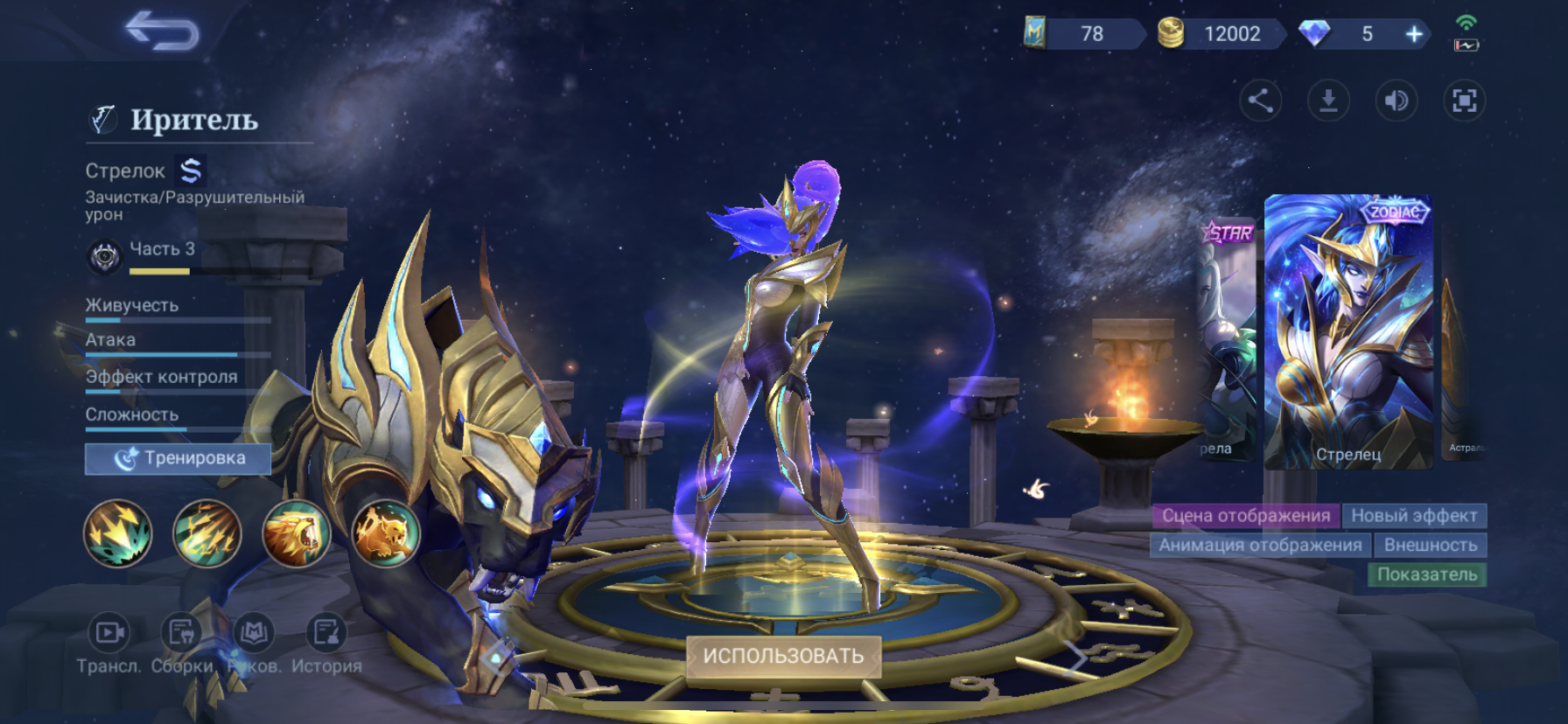Screen dimensions: 1568x724
Task: Choose the STAR skin card
Action: pyautogui.click(x=1227, y=341)
